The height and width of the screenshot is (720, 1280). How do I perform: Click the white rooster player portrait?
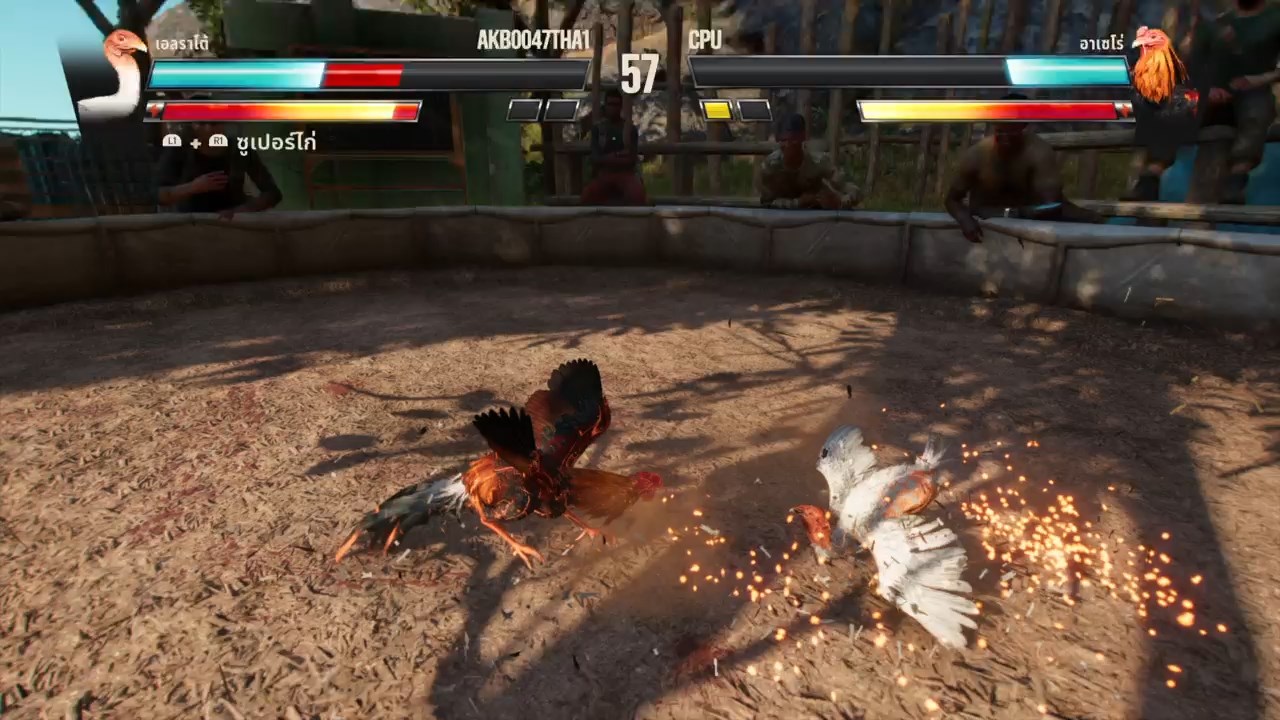pyautogui.click(x=117, y=74)
